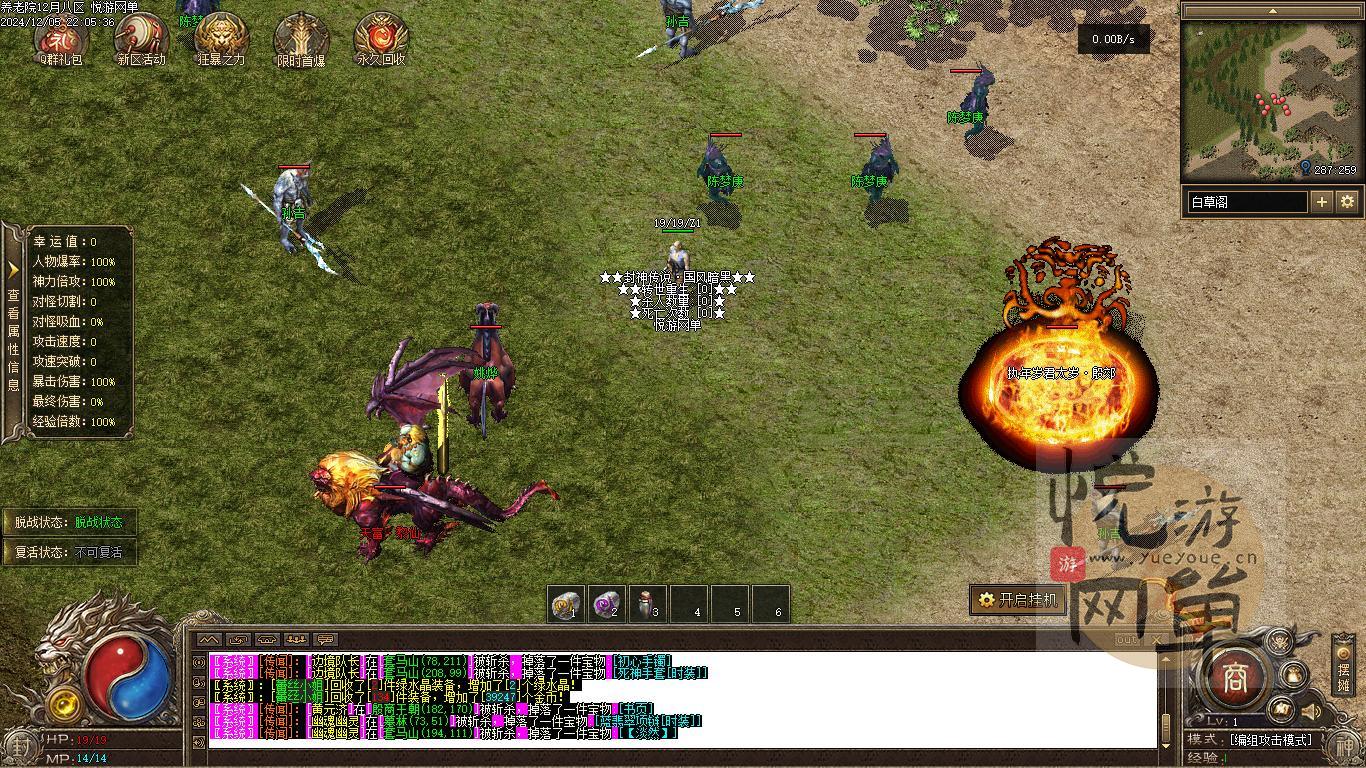
Task: Open the gear settings beside the map name
Action: (x=1347, y=201)
